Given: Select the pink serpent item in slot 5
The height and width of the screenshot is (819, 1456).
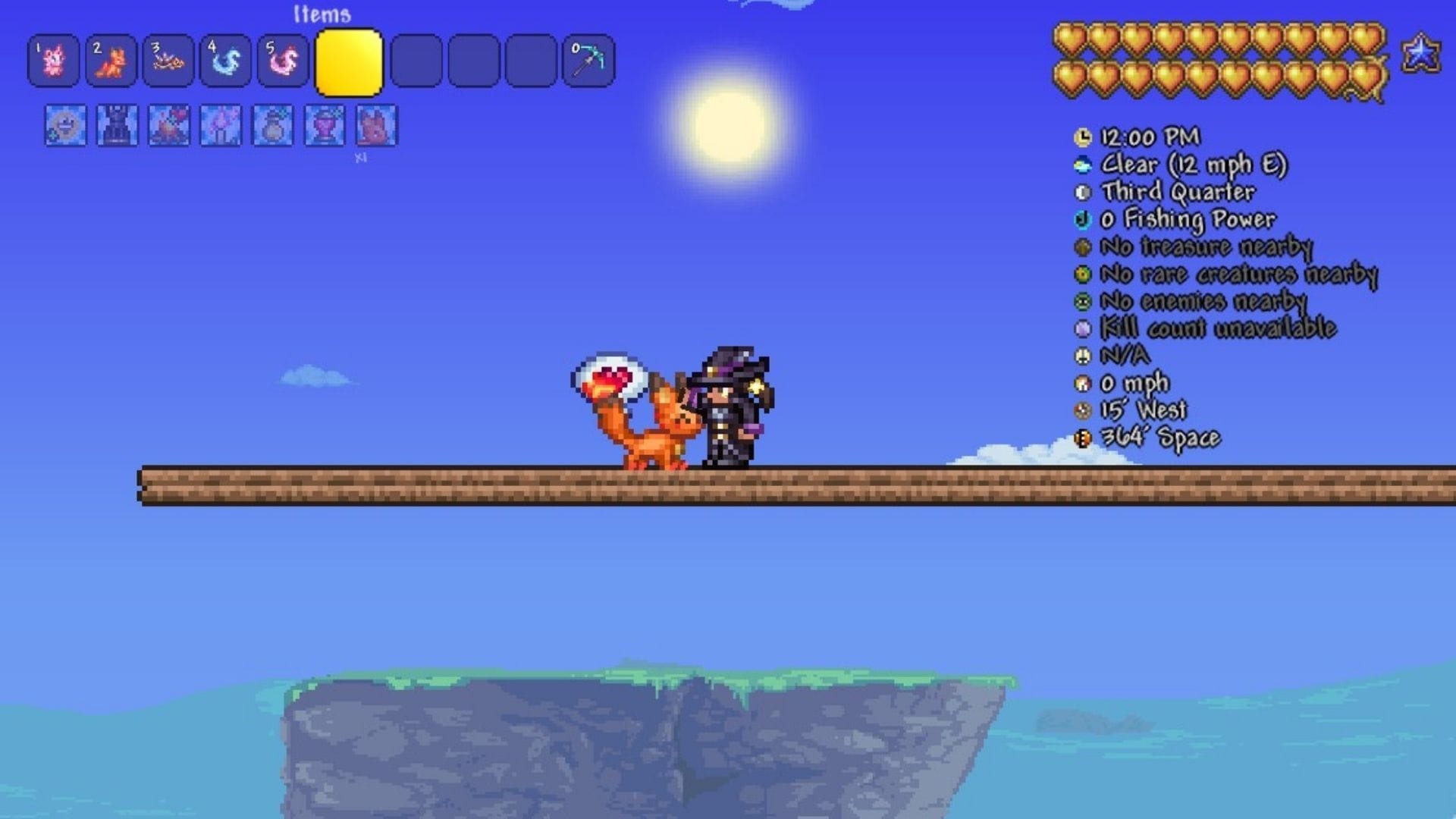Looking at the screenshot, I should click(283, 61).
